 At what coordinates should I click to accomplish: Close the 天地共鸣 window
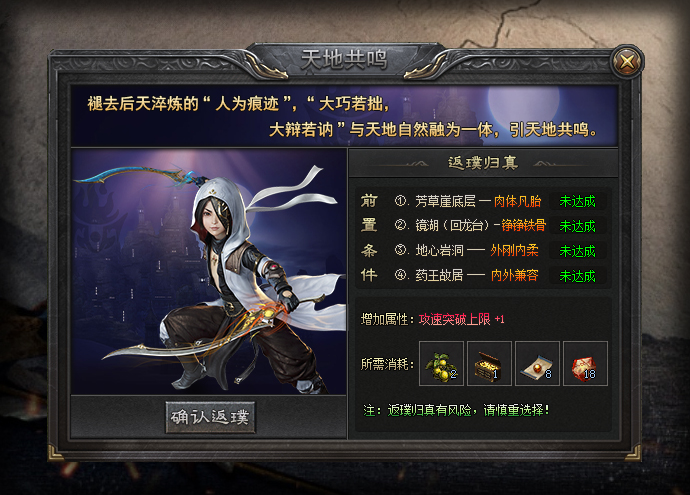(627, 61)
